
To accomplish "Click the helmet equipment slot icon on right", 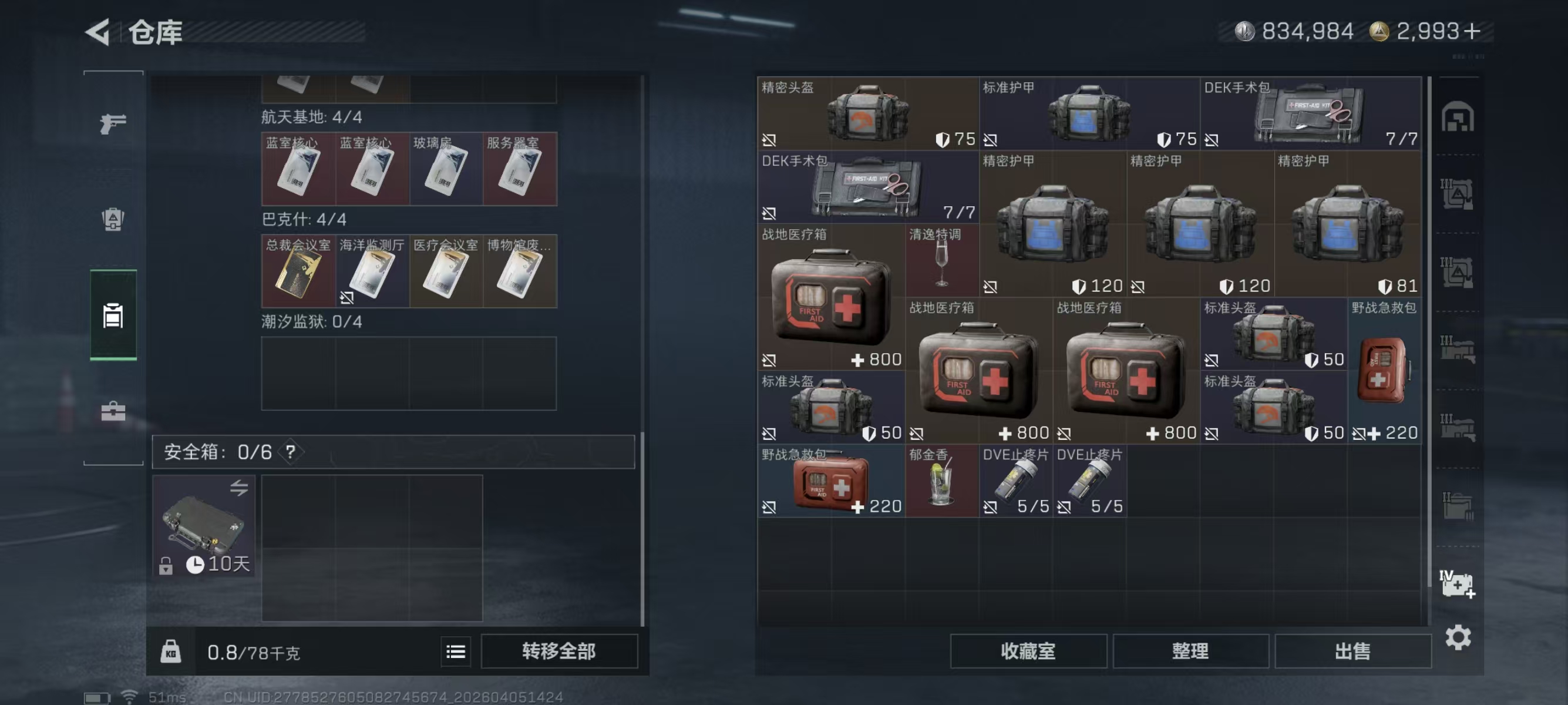I will pyautogui.click(x=1458, y=117).
